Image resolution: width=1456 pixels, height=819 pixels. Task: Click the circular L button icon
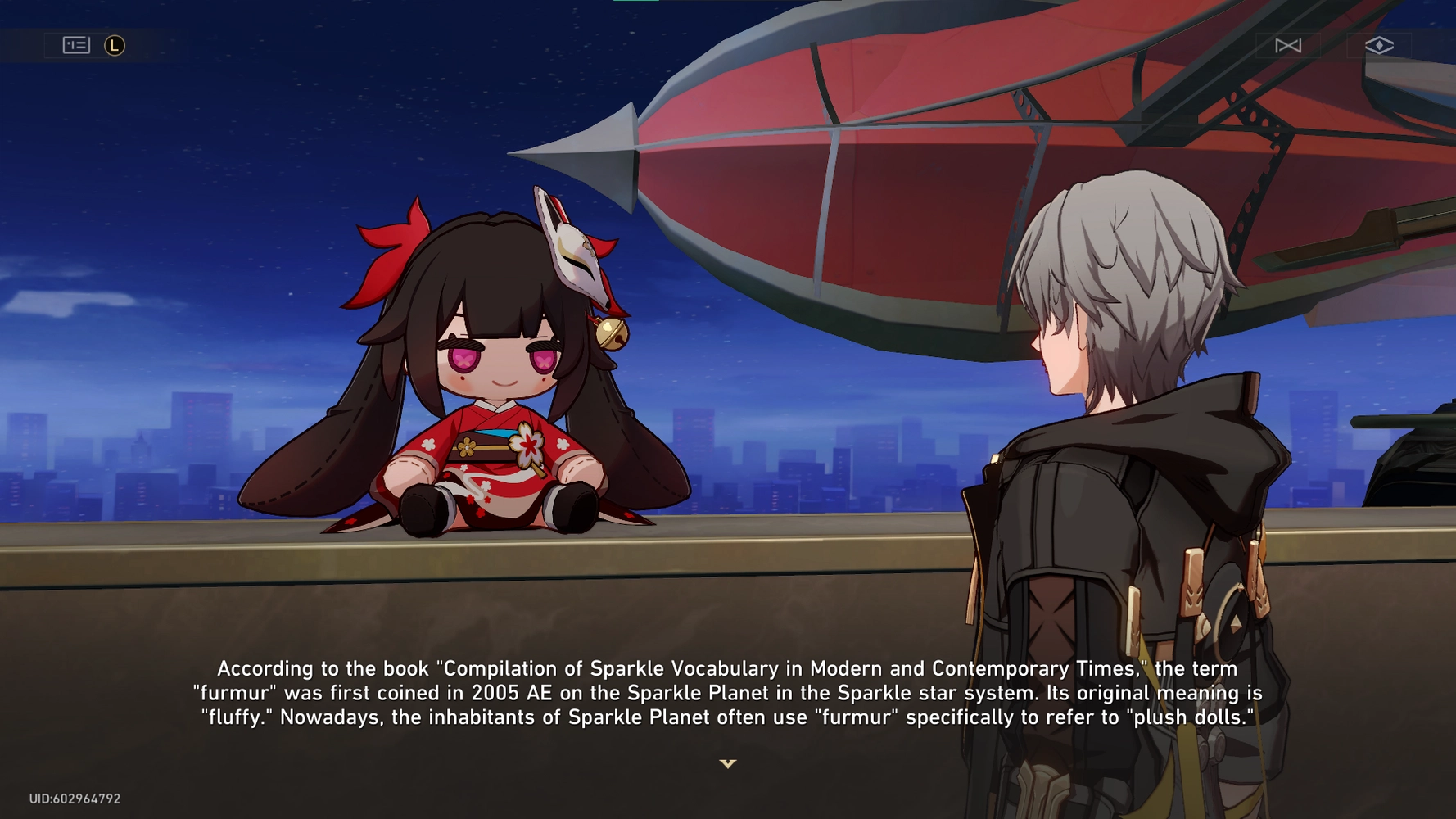(x=115, y=45)
